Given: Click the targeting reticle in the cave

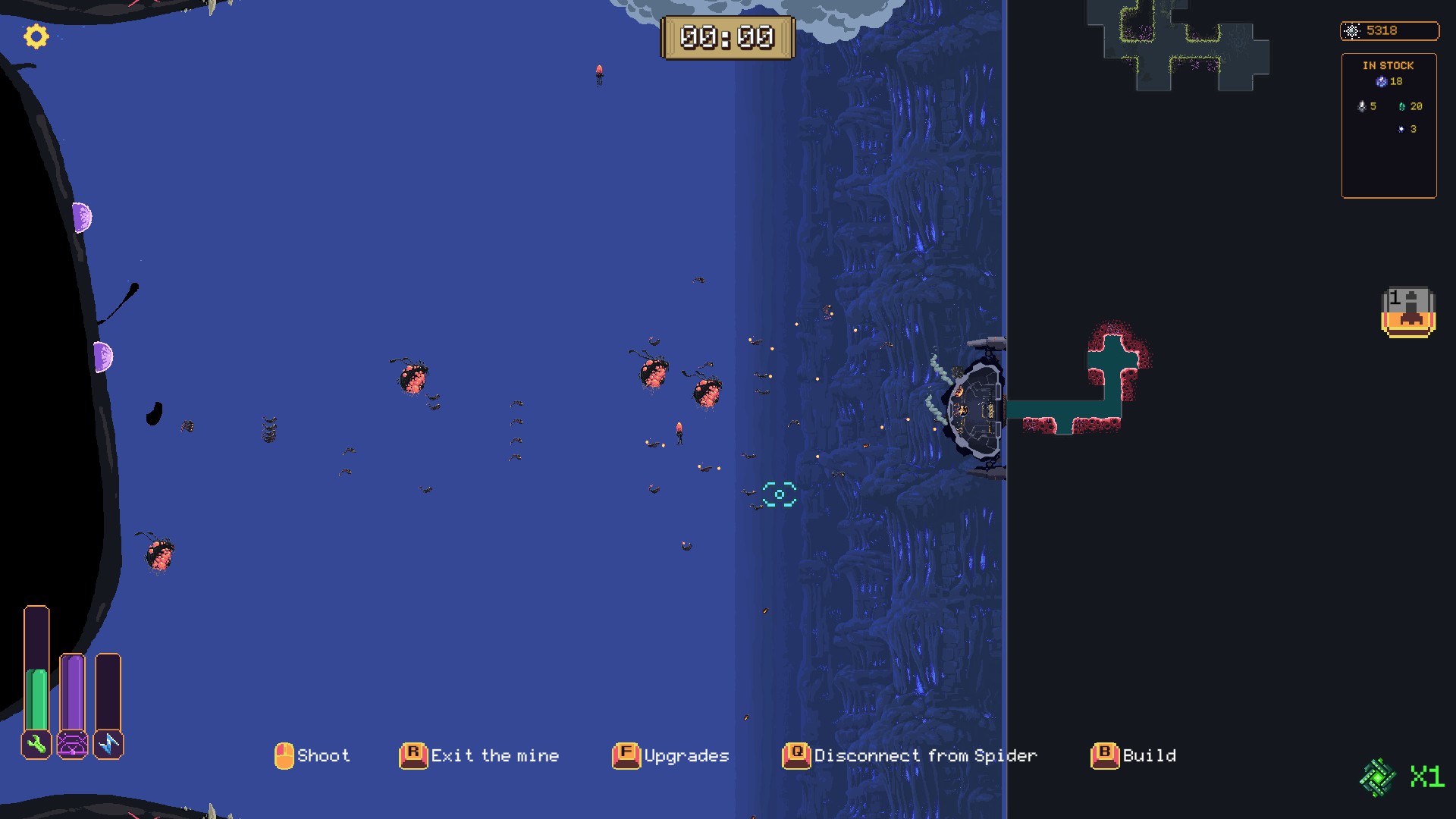Looking at the screenshot, I should 780,494.
